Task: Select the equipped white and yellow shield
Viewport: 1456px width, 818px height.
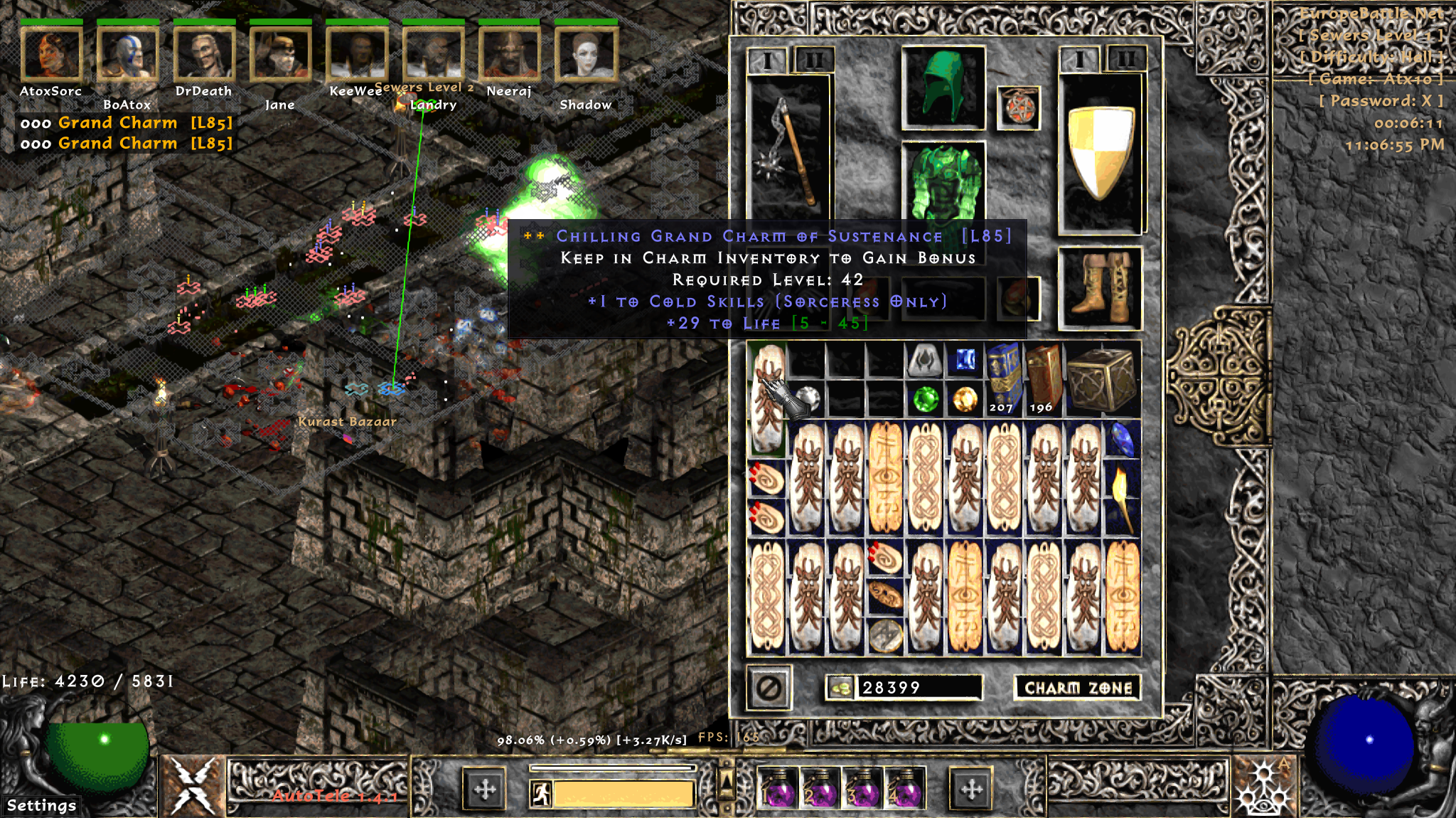Action: click(x=1100, y=153)
